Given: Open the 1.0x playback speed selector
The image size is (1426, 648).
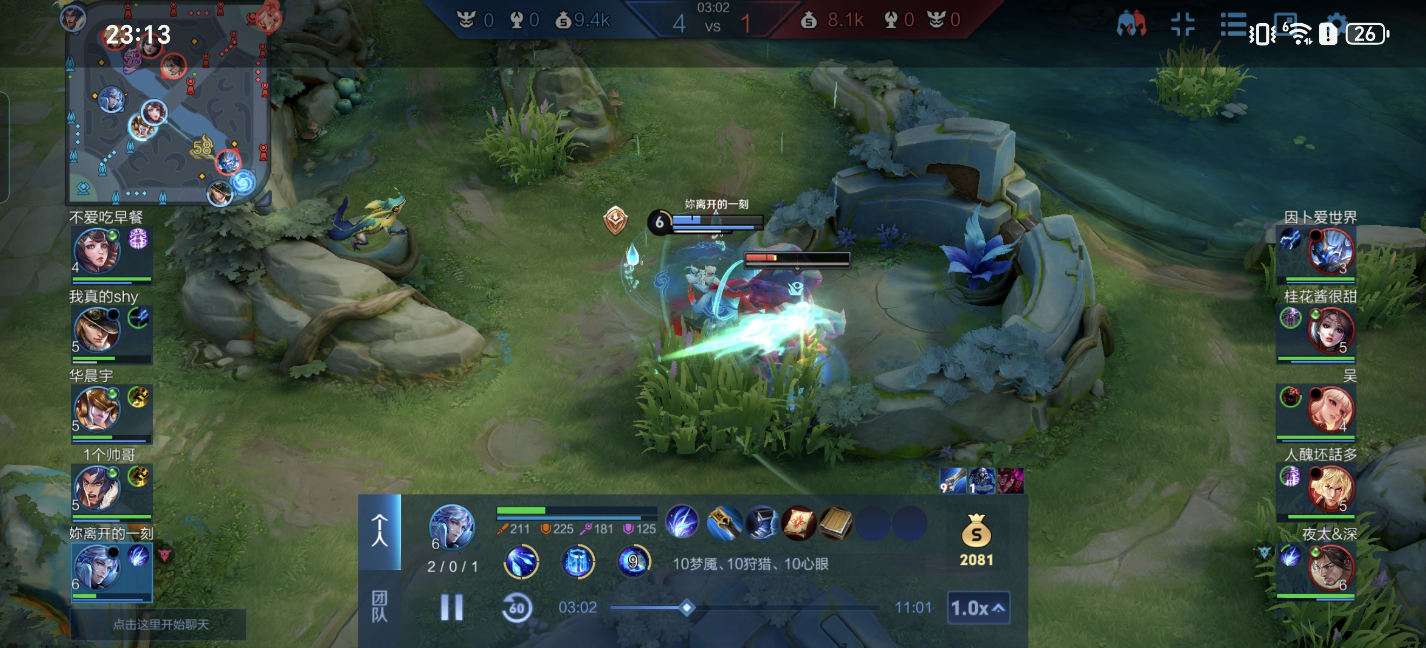Looking at the screenshot, I should 978,607.
